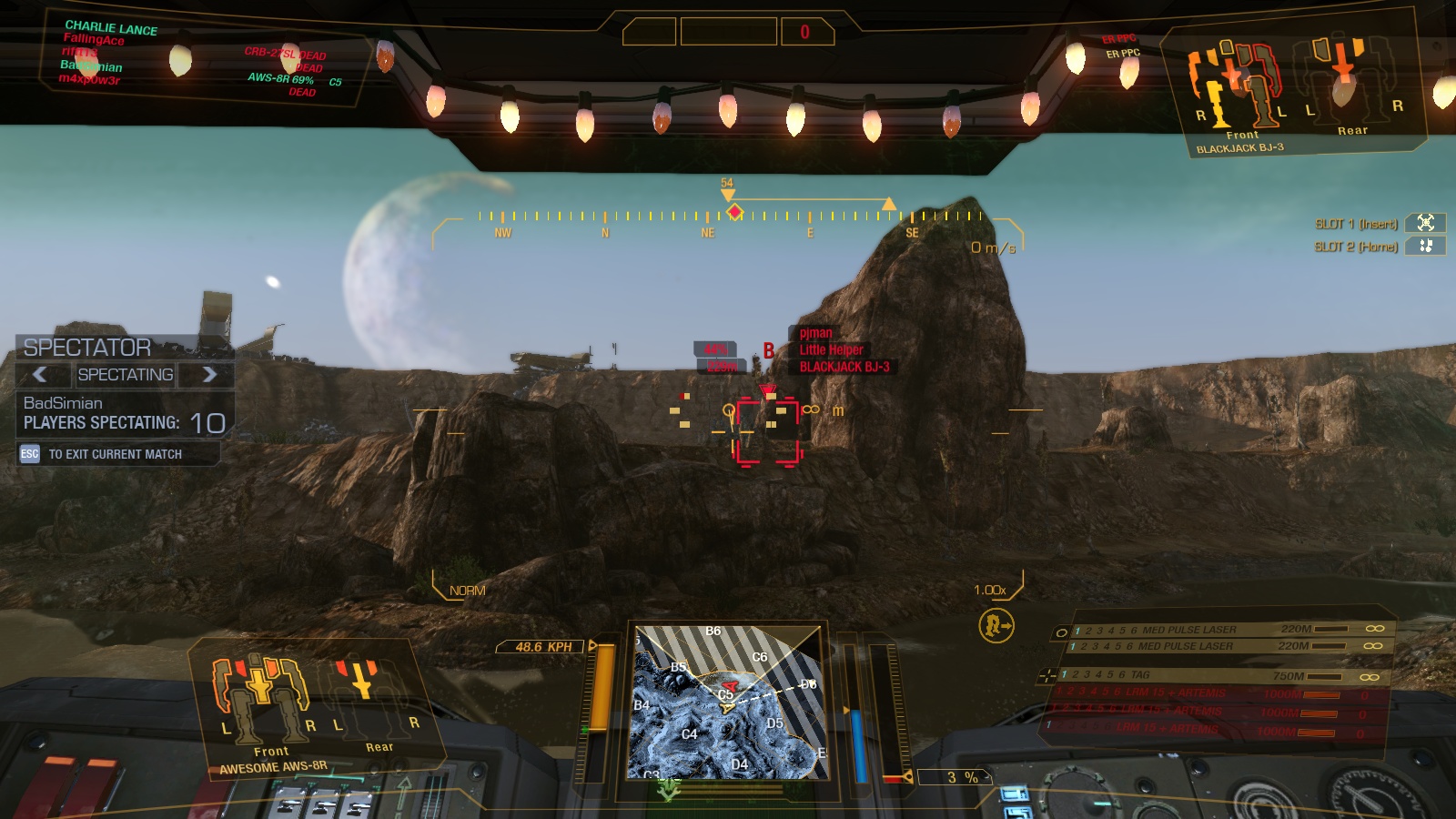
Task: Select the Slot 2 (Home) loadout icon
Action: 1427,243
